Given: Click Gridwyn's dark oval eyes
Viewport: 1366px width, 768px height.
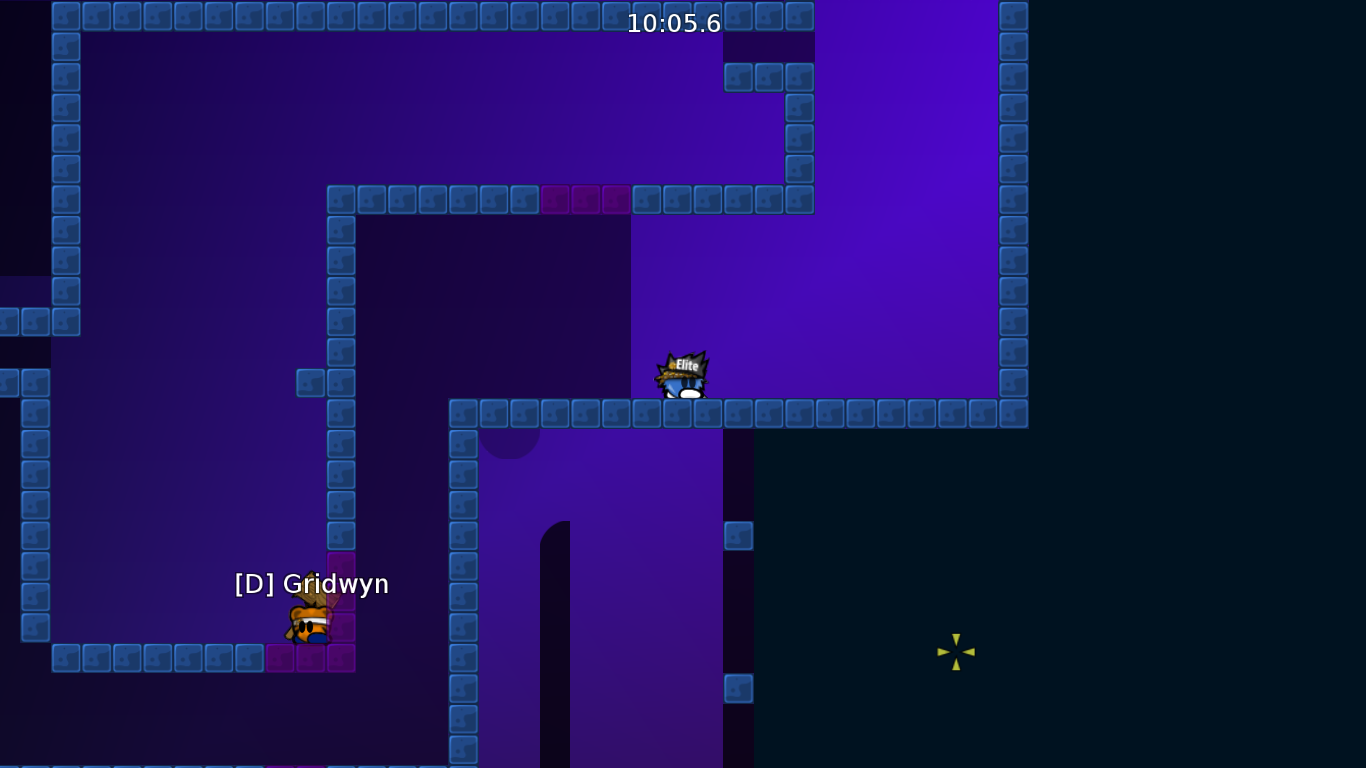Looking at the screenshot, I should coord(306,626).
